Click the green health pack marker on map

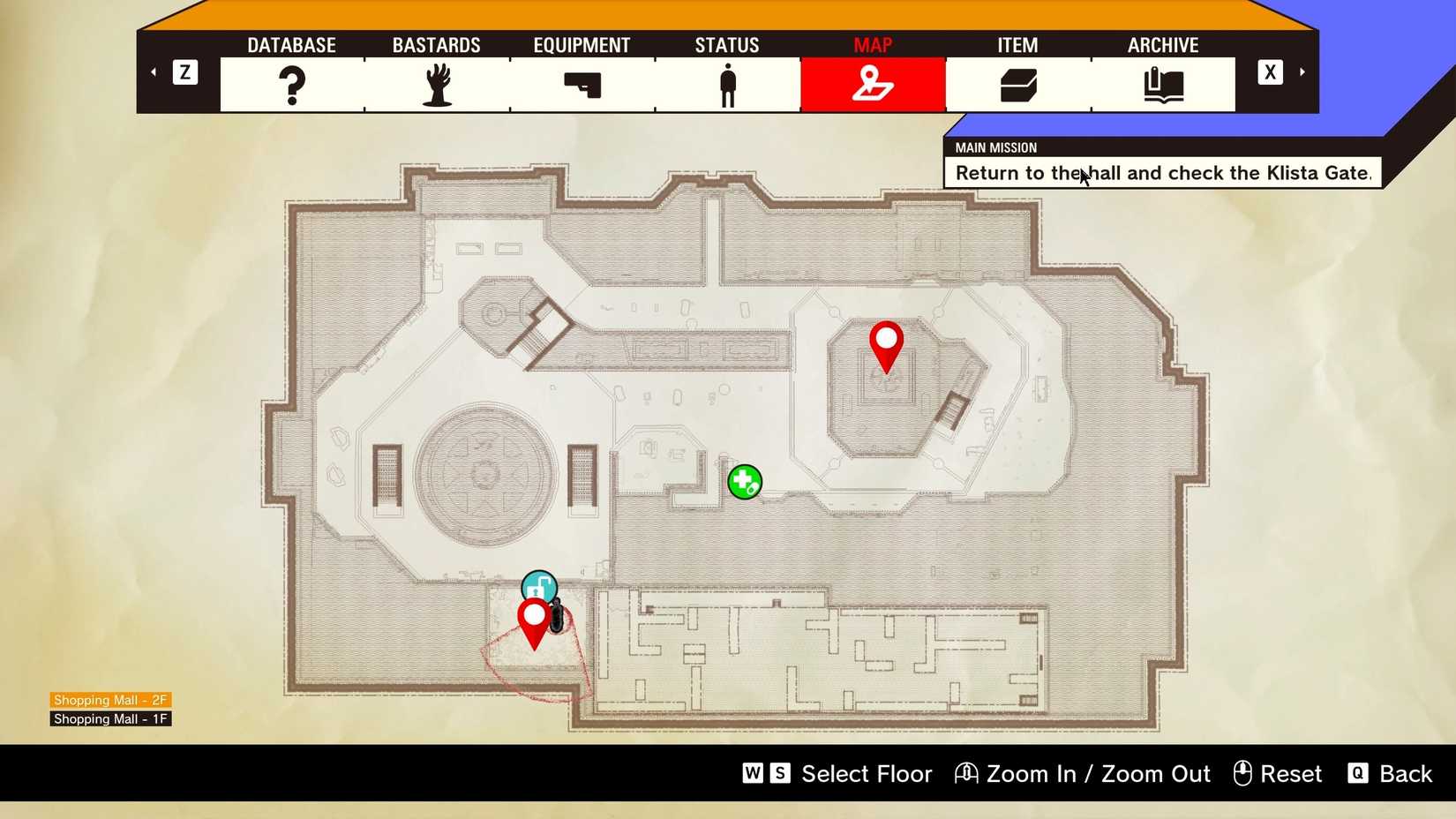(744, 481)
